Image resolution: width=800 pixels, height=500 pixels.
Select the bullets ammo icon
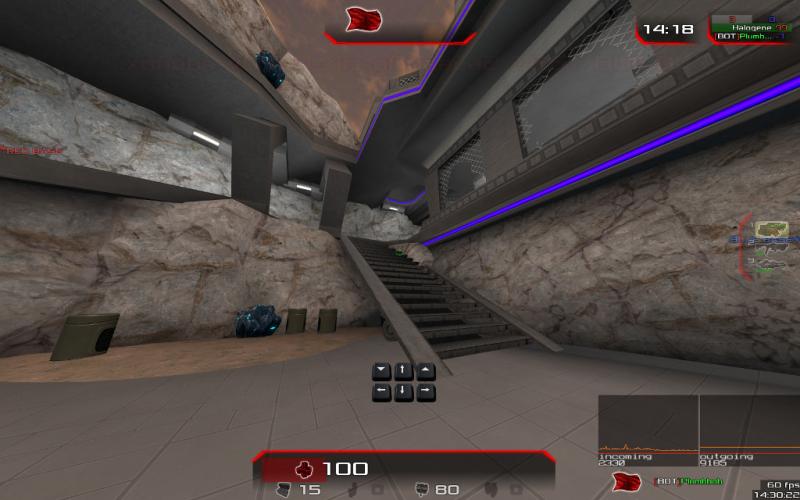coord(421,489)
